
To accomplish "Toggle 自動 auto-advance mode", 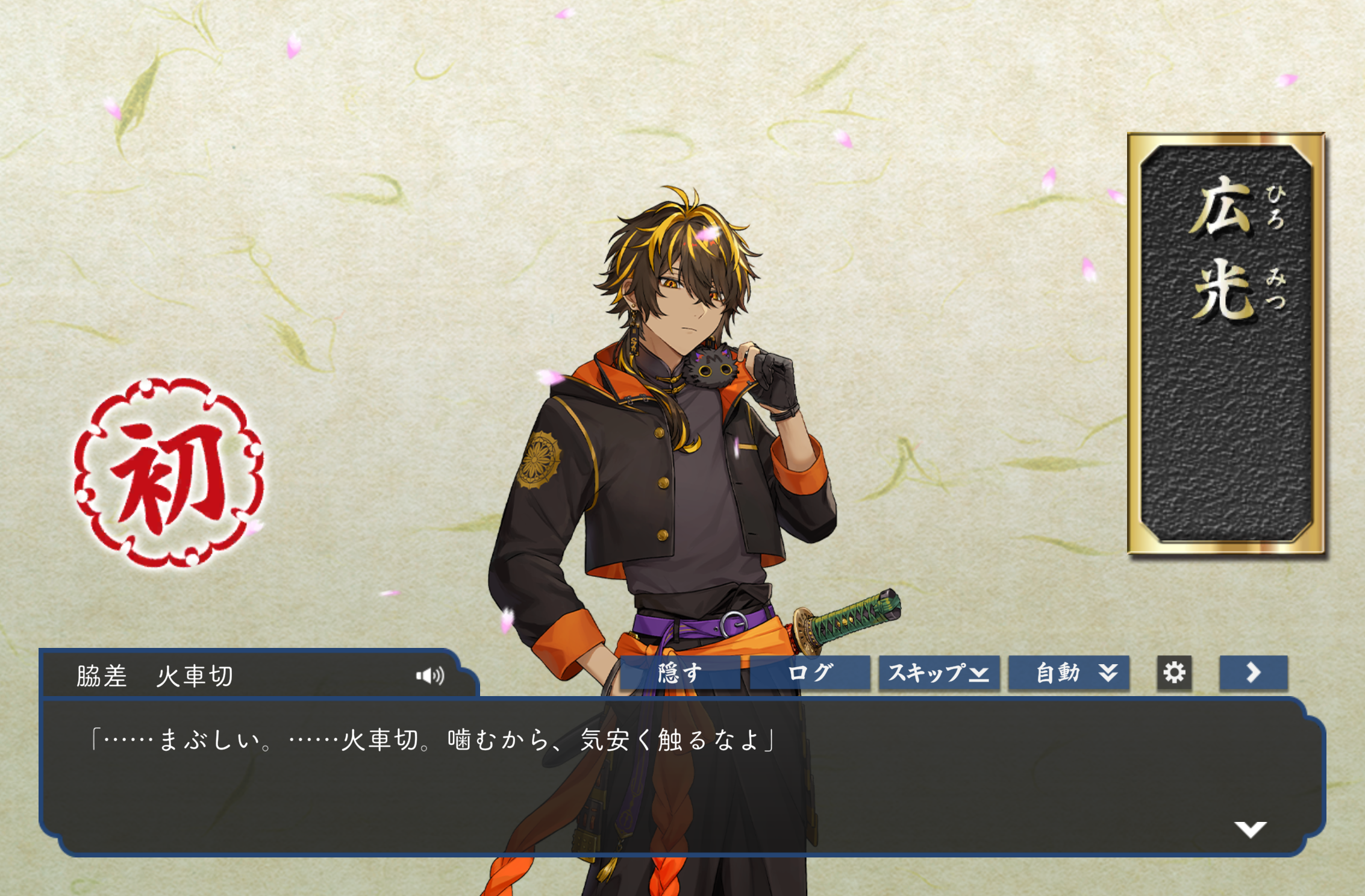I will pos(1069,673).
